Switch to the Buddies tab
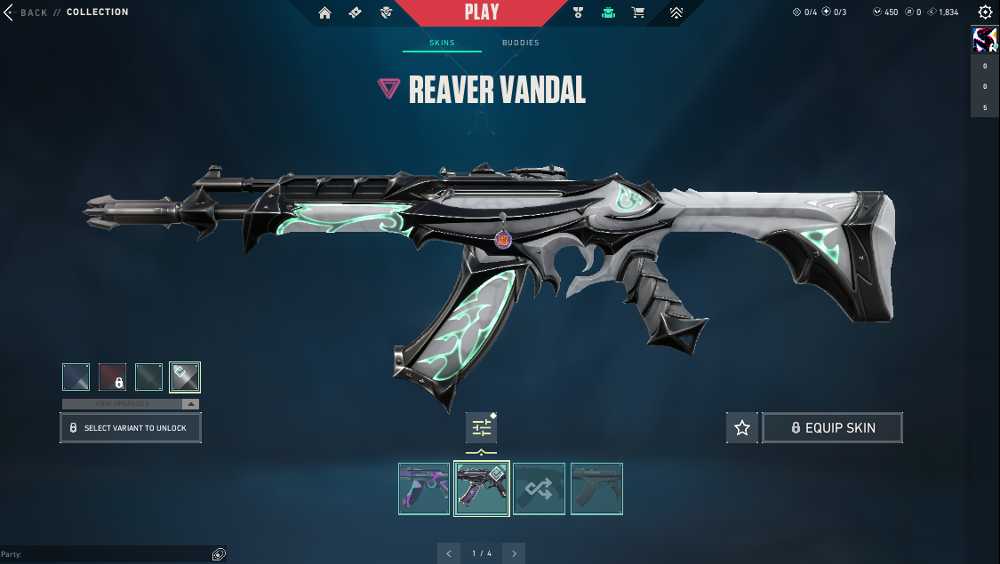Viewport: 1000px width, 564px height. [x=520, y=43]
